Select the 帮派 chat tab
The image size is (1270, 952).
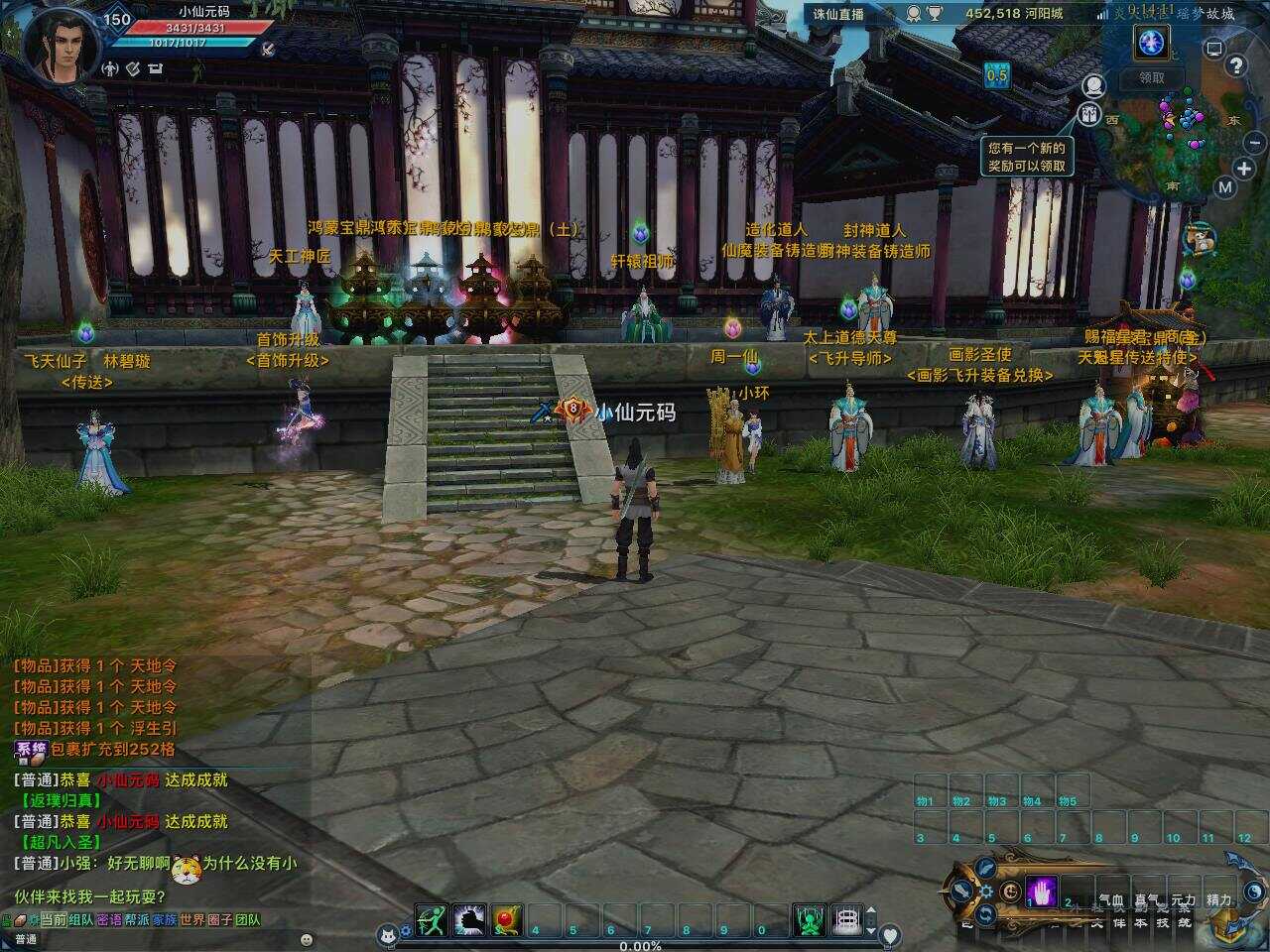click(137, 919)
